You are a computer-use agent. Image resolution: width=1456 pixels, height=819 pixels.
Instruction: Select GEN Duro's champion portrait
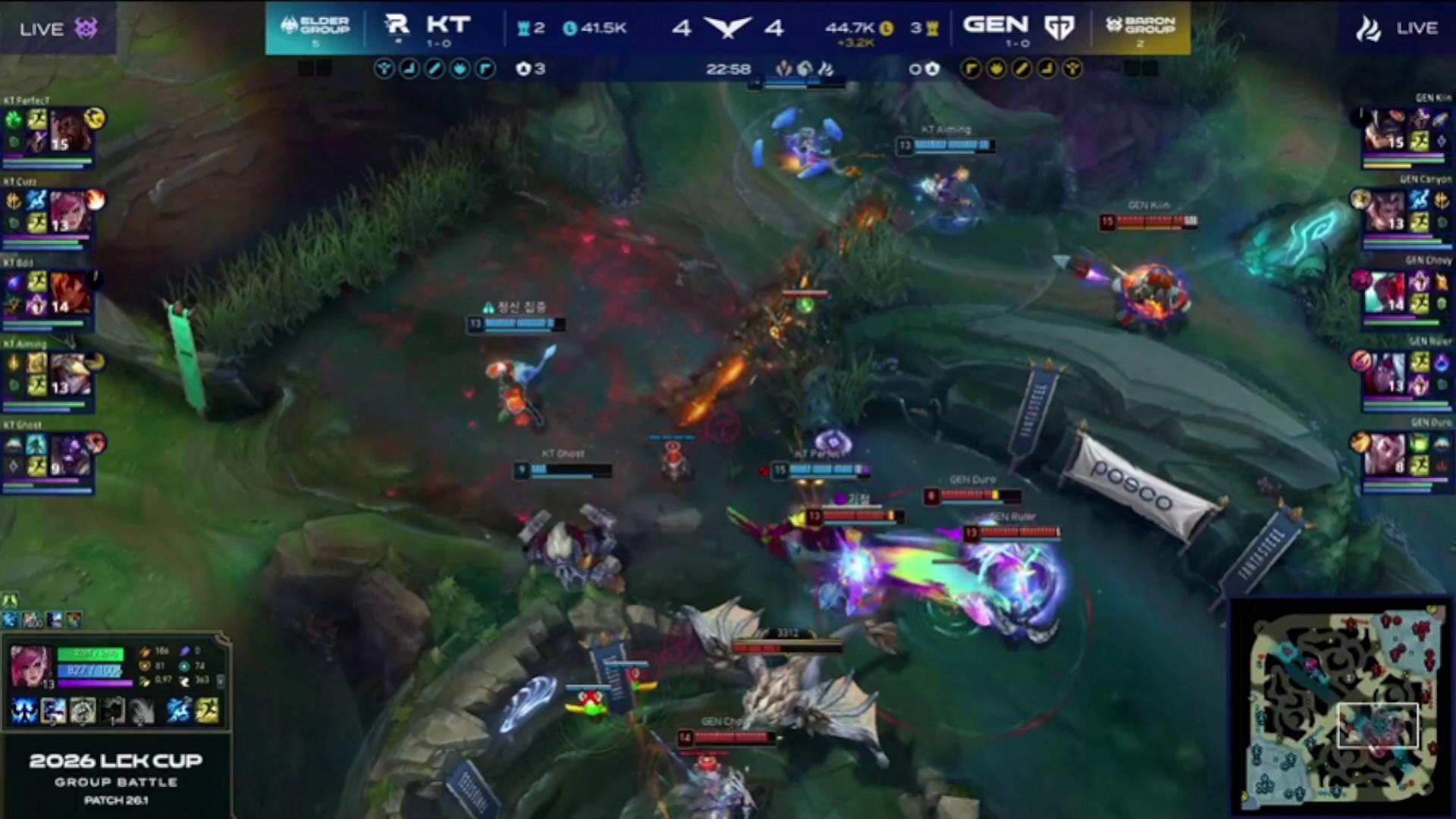coord(1385,455)
